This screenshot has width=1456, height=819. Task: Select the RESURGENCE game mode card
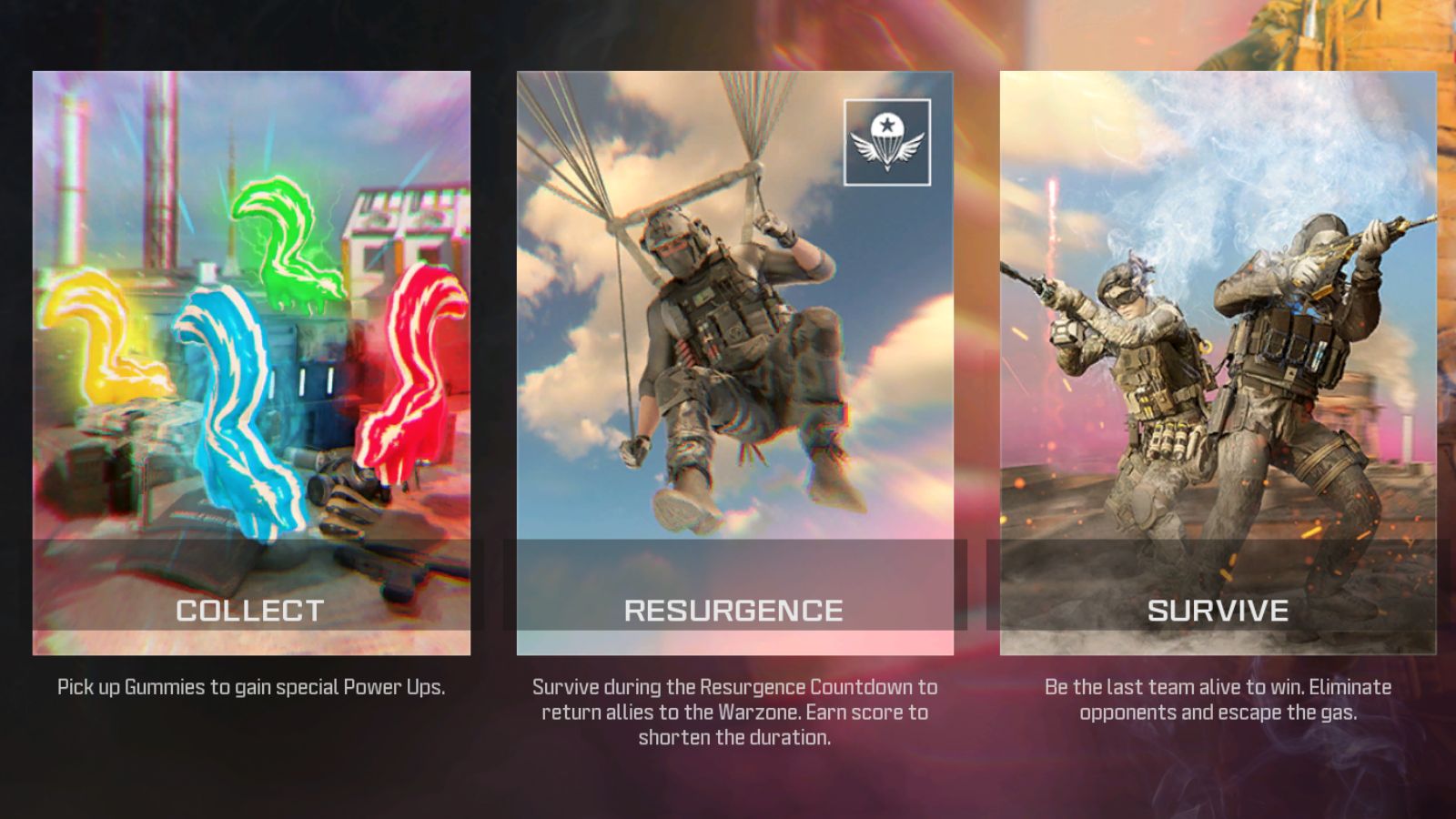point(735,364)
